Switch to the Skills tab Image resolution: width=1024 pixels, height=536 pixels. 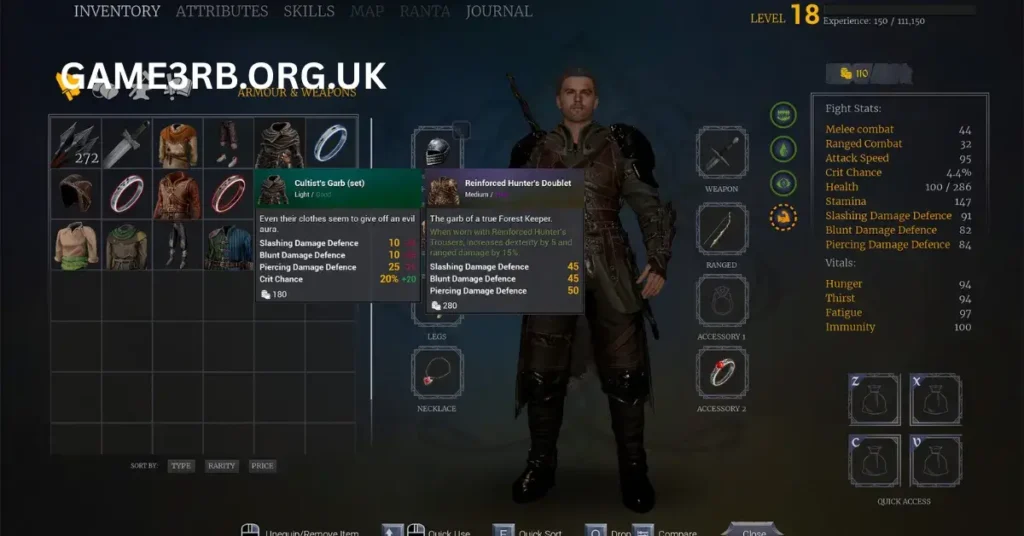[309, 12]
